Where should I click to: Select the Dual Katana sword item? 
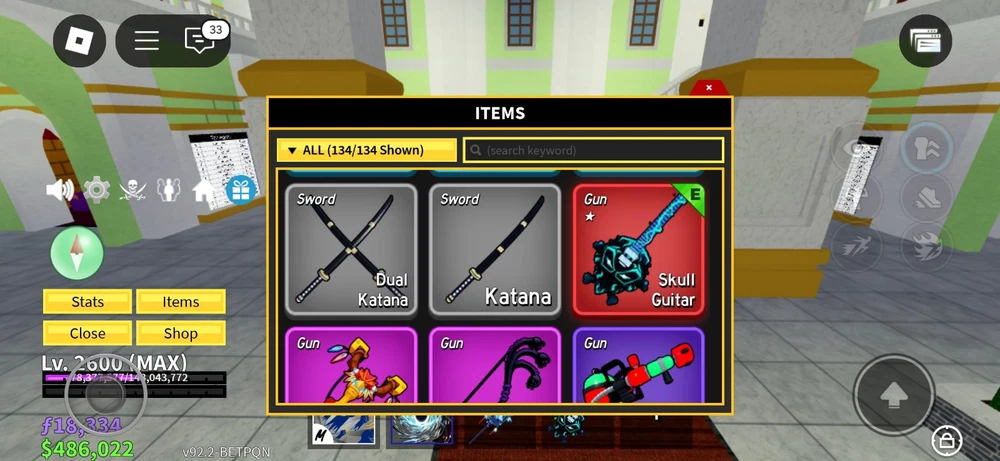[352, 249]
